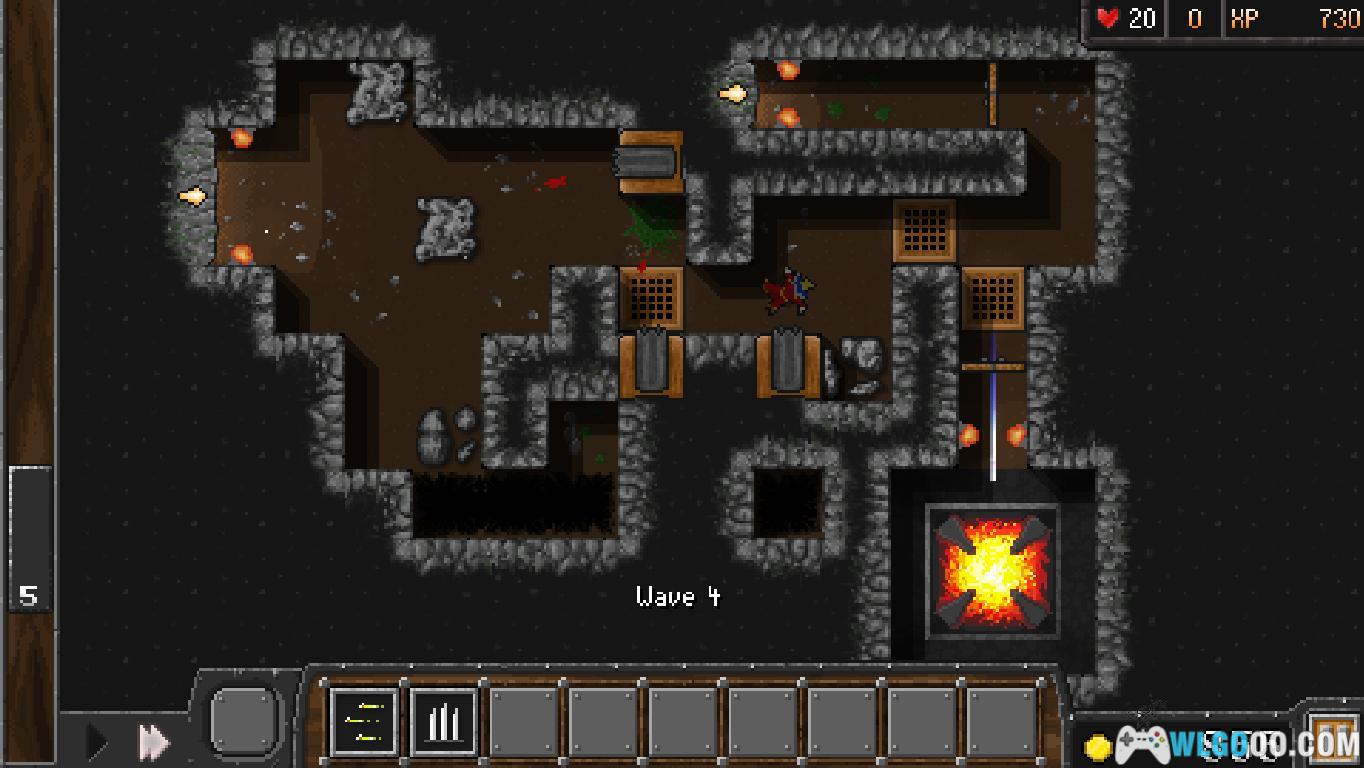The width and height of the screenshot is (1364, 768).
Task: Open the orange pause button
Action: pyautogui.click(x=1335, y=738)
